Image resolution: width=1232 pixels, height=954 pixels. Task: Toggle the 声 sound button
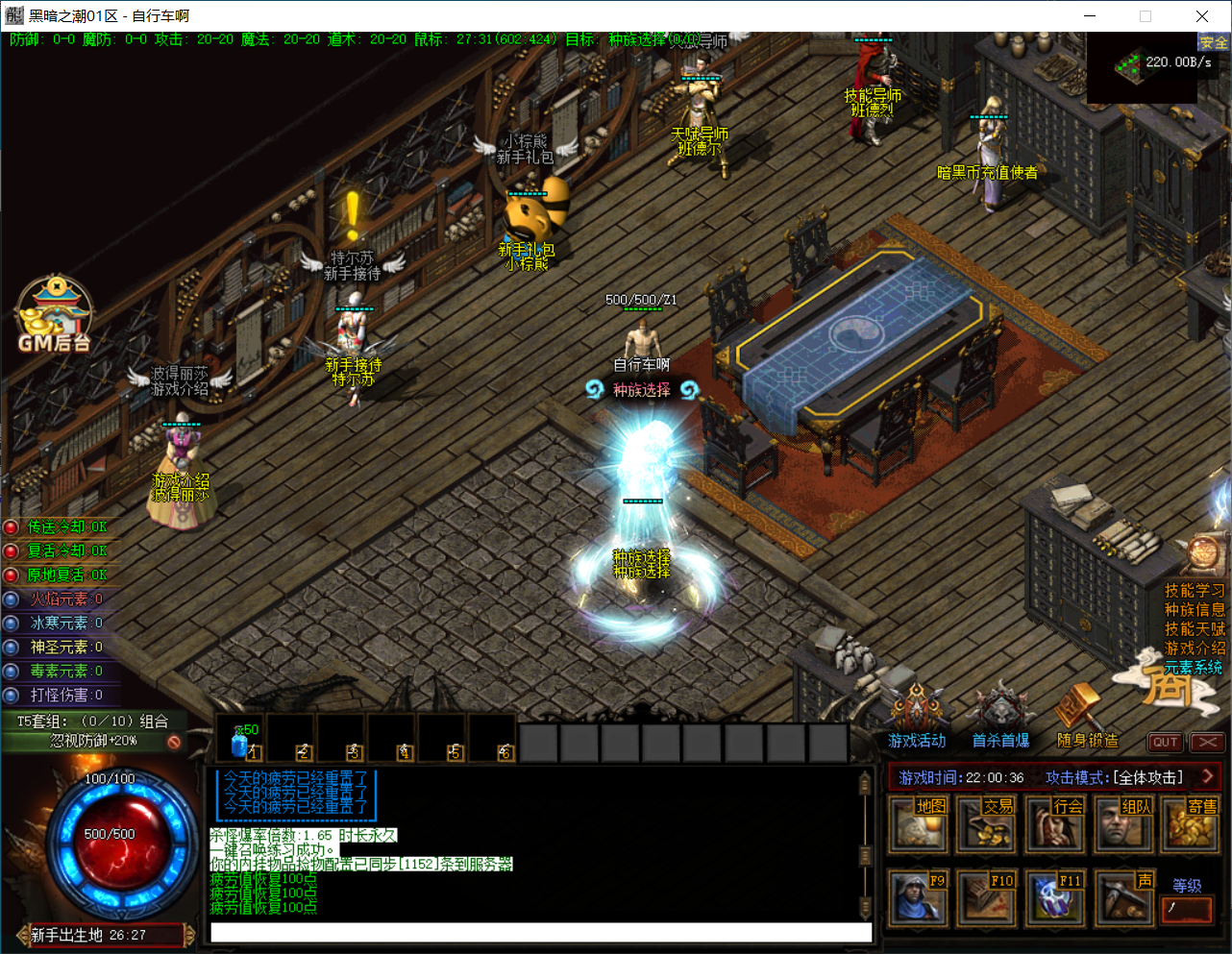pos(1123,897)
